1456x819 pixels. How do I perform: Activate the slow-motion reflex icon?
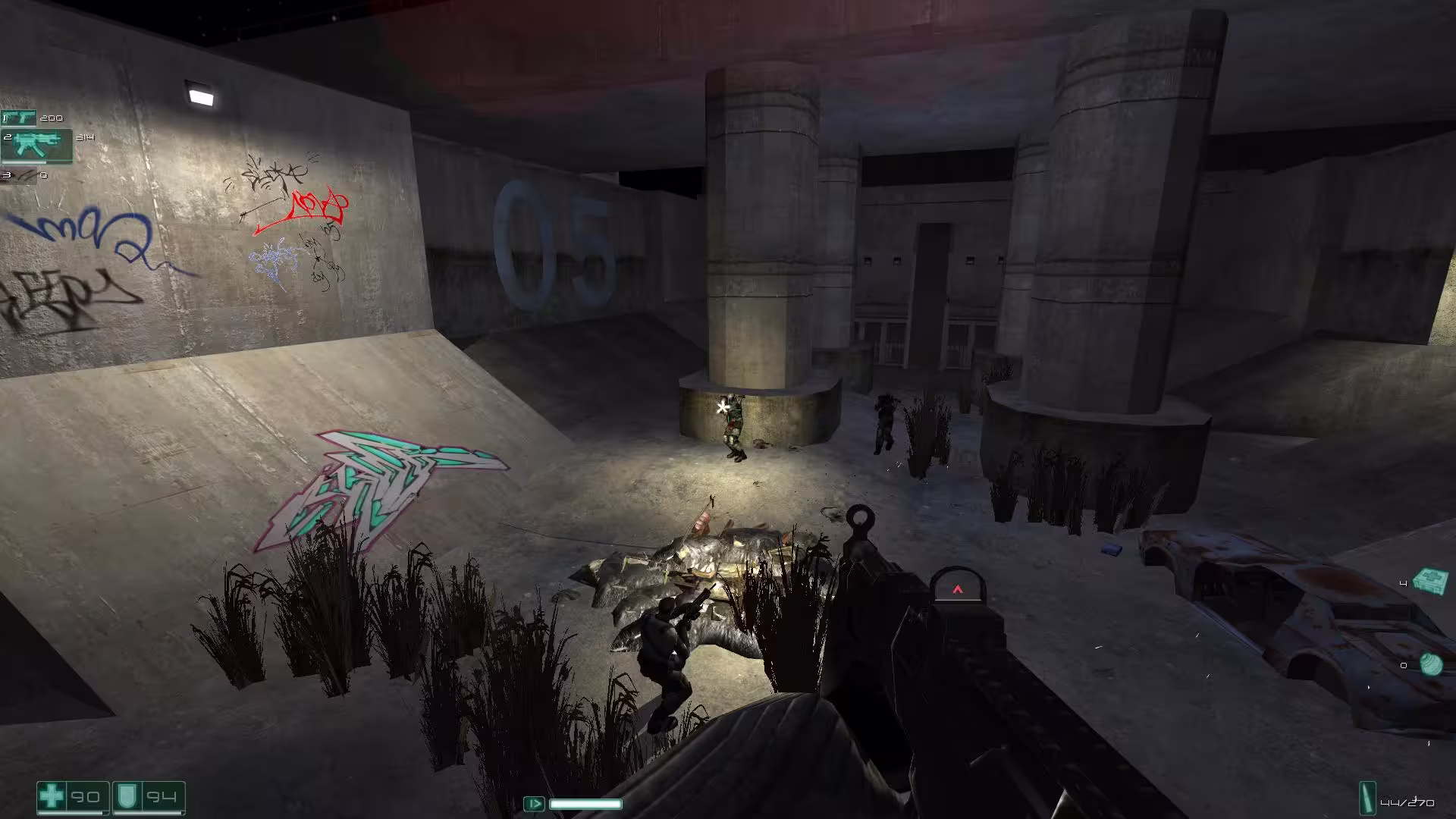pyautogui.click(x=534, y=803)
